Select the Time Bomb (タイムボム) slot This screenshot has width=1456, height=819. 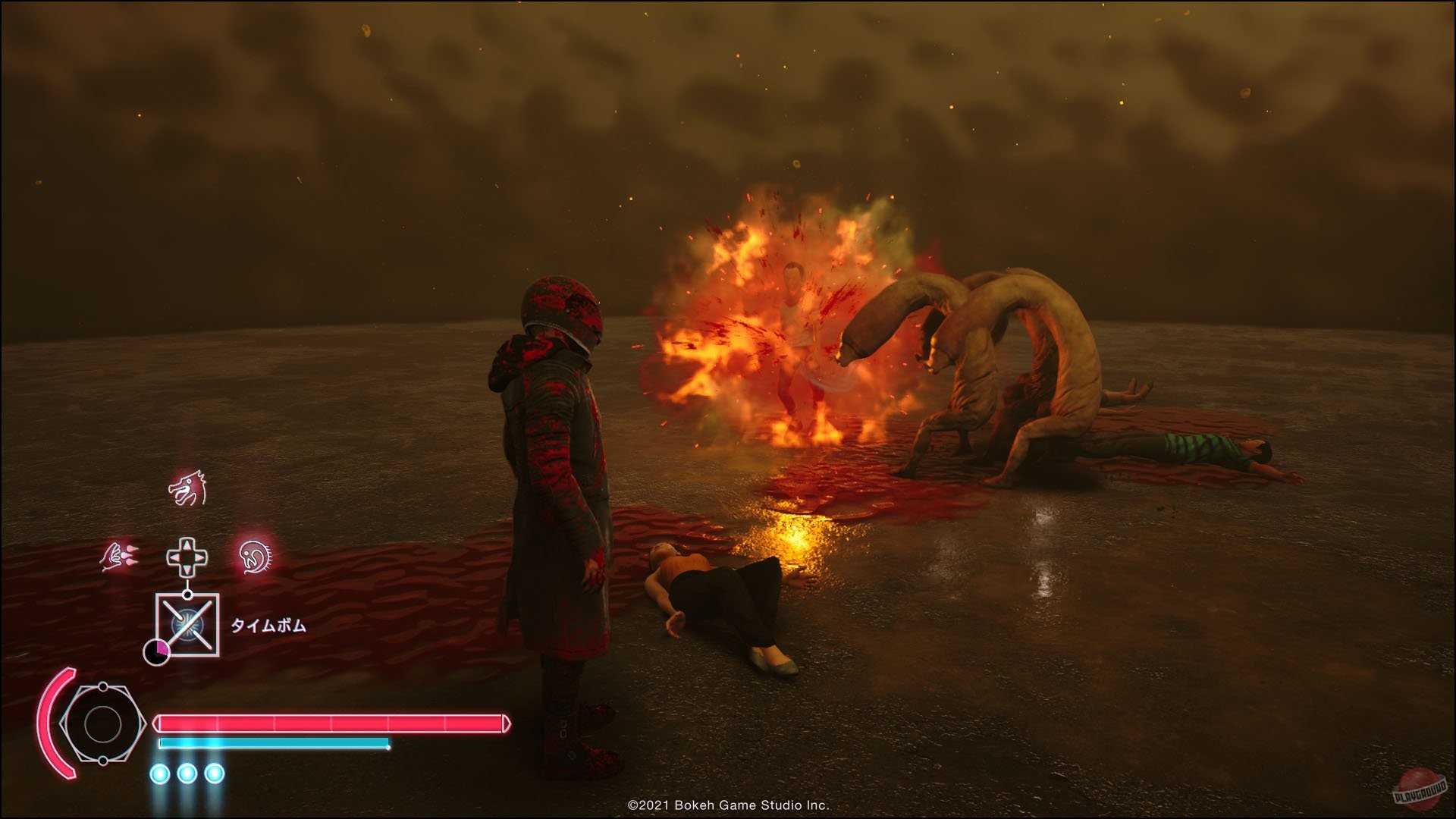click(x=187, y=625)
